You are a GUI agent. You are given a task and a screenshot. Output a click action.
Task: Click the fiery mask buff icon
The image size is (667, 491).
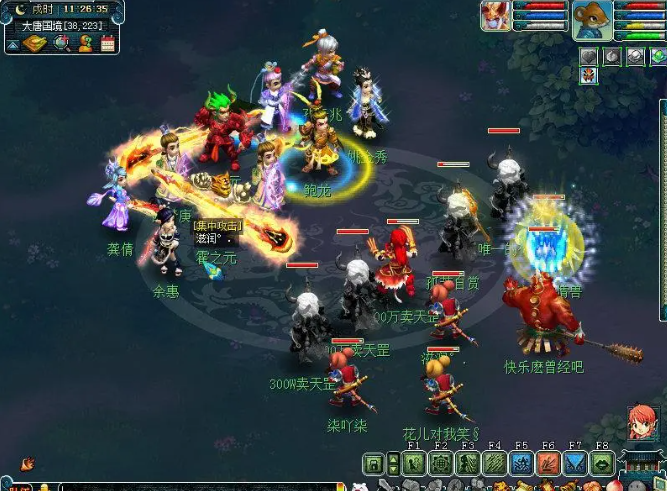pyautogui.click(x=589, y=76)
